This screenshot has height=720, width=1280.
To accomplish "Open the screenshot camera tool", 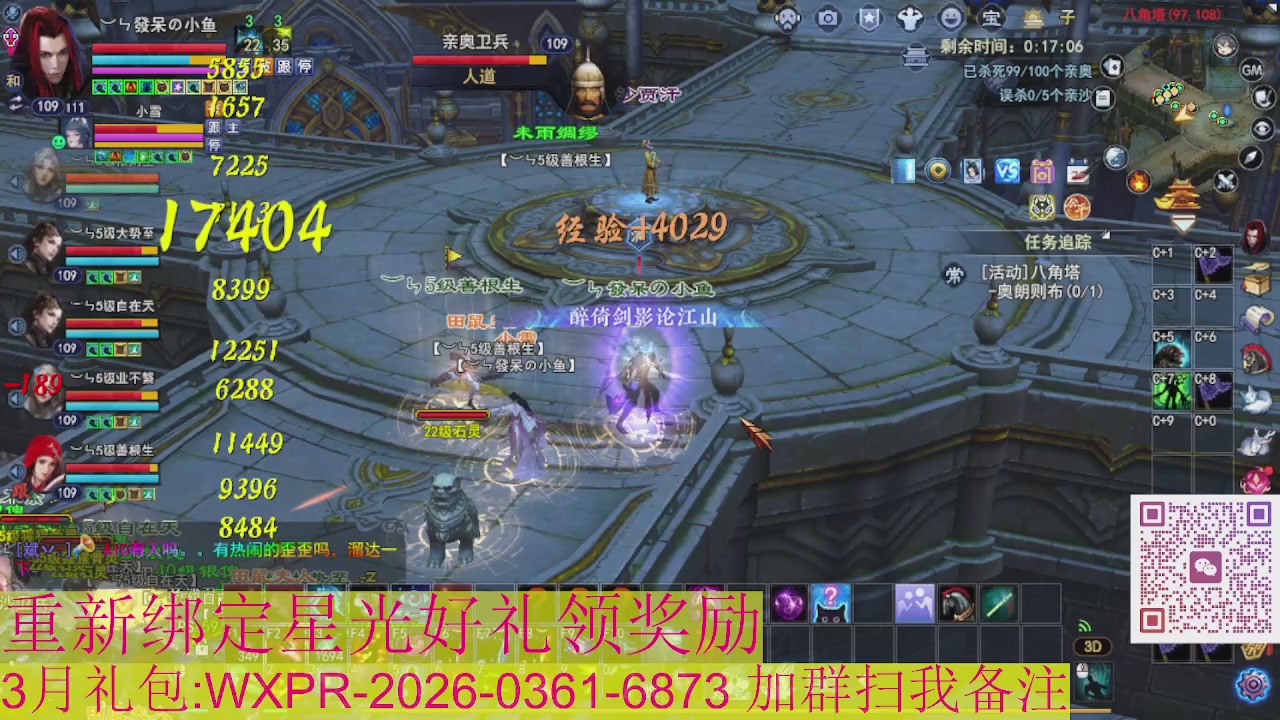I will coord(828,18).
